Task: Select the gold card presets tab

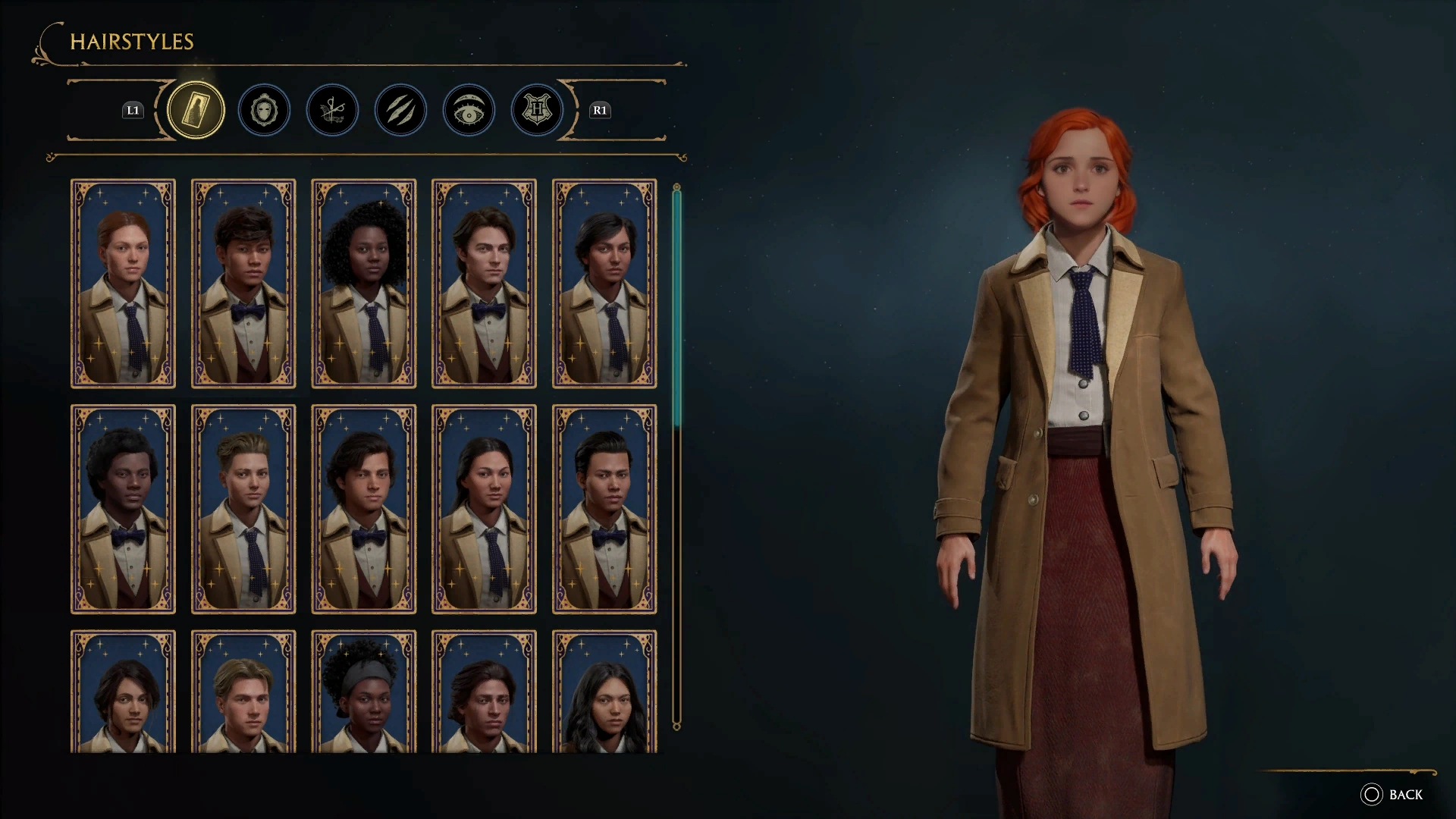Action: click(x=196, y=111)
